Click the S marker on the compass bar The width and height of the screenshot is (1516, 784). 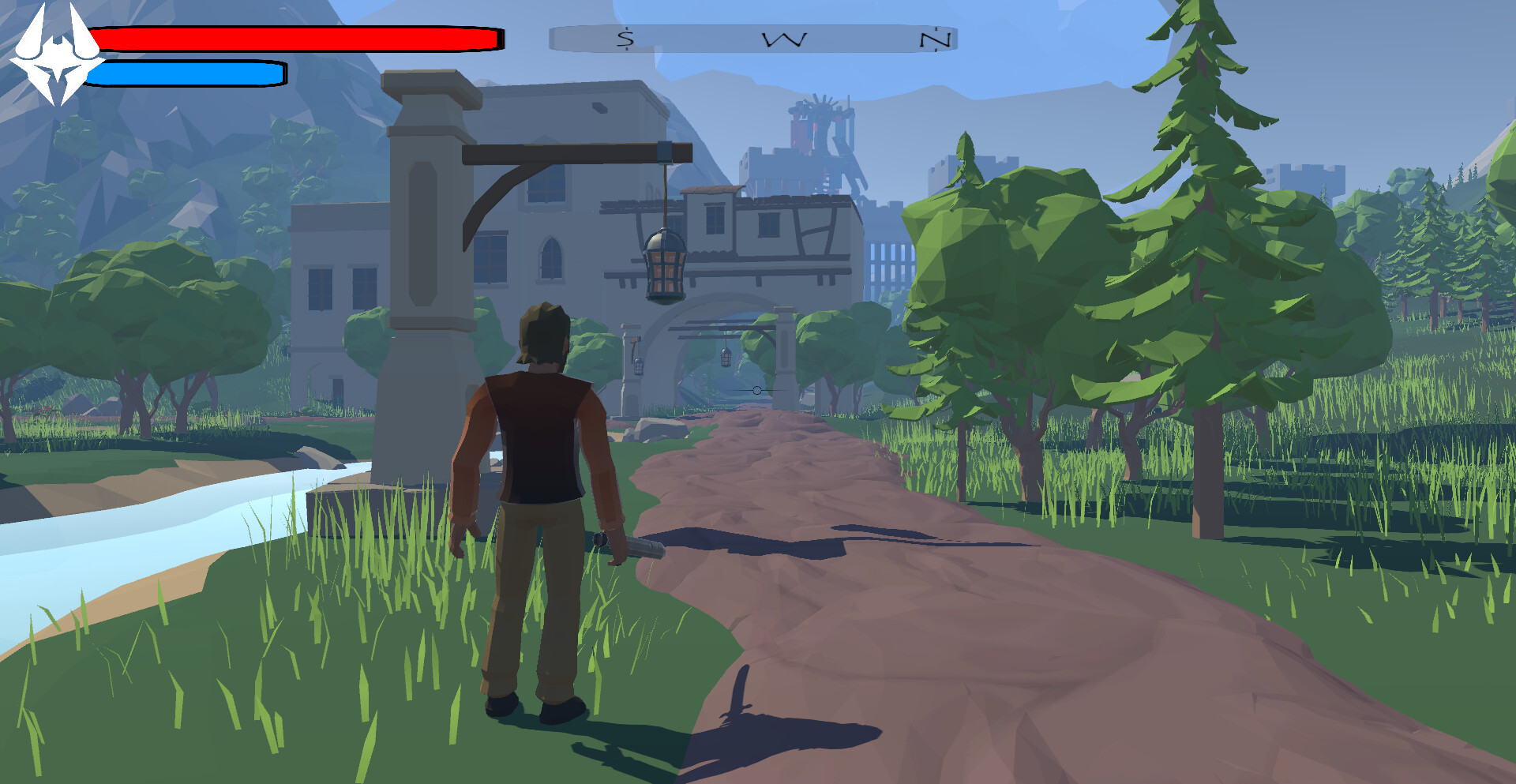point(624,37)
